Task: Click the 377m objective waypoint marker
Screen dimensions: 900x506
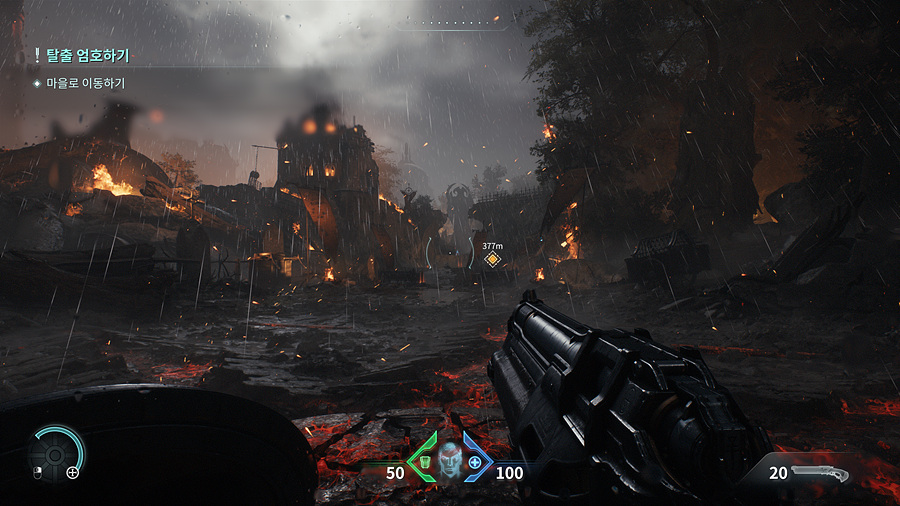Action: coord(492,259)
